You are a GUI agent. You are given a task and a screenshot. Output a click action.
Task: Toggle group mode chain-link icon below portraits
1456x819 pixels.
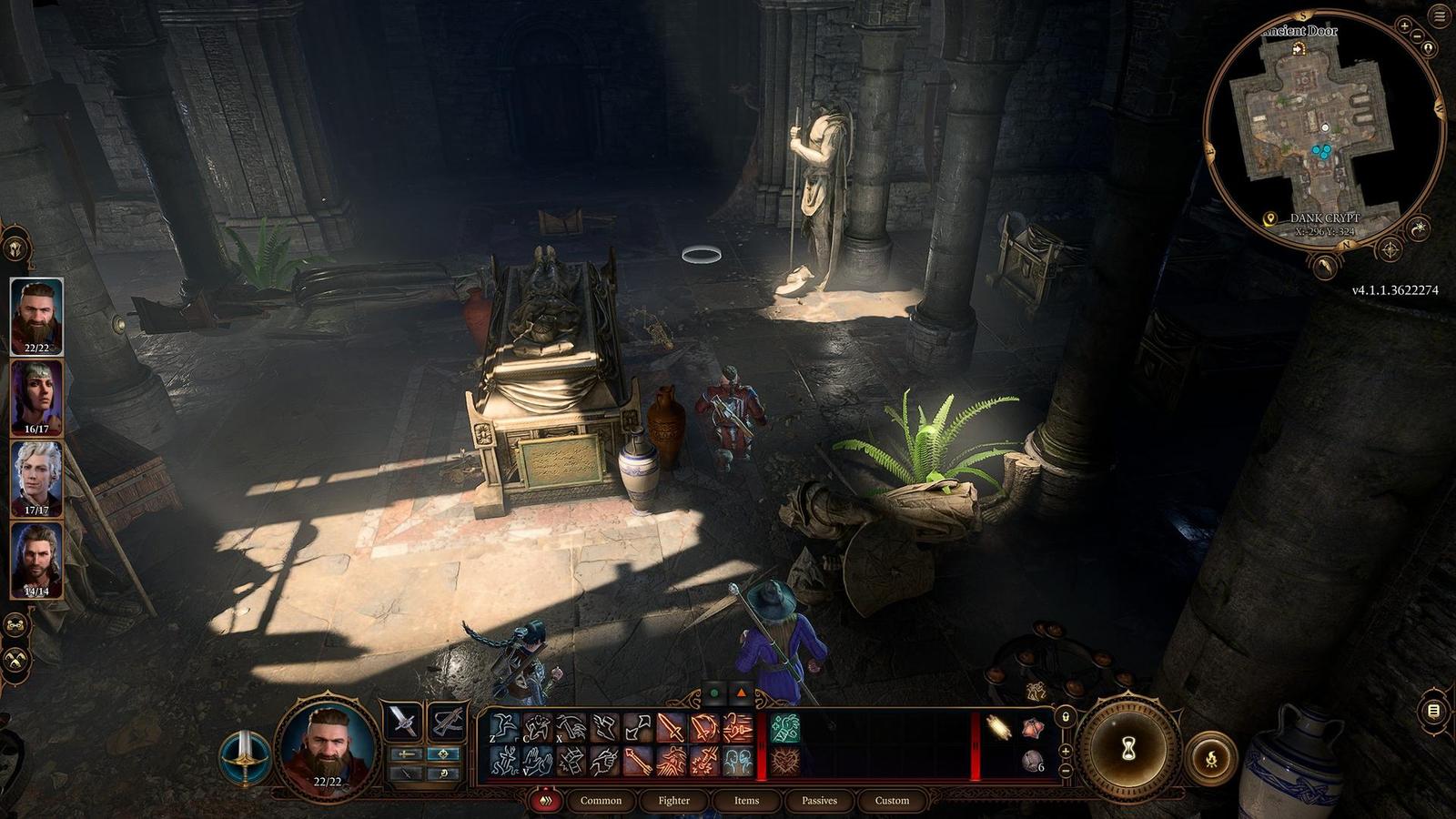pos(15,624)
